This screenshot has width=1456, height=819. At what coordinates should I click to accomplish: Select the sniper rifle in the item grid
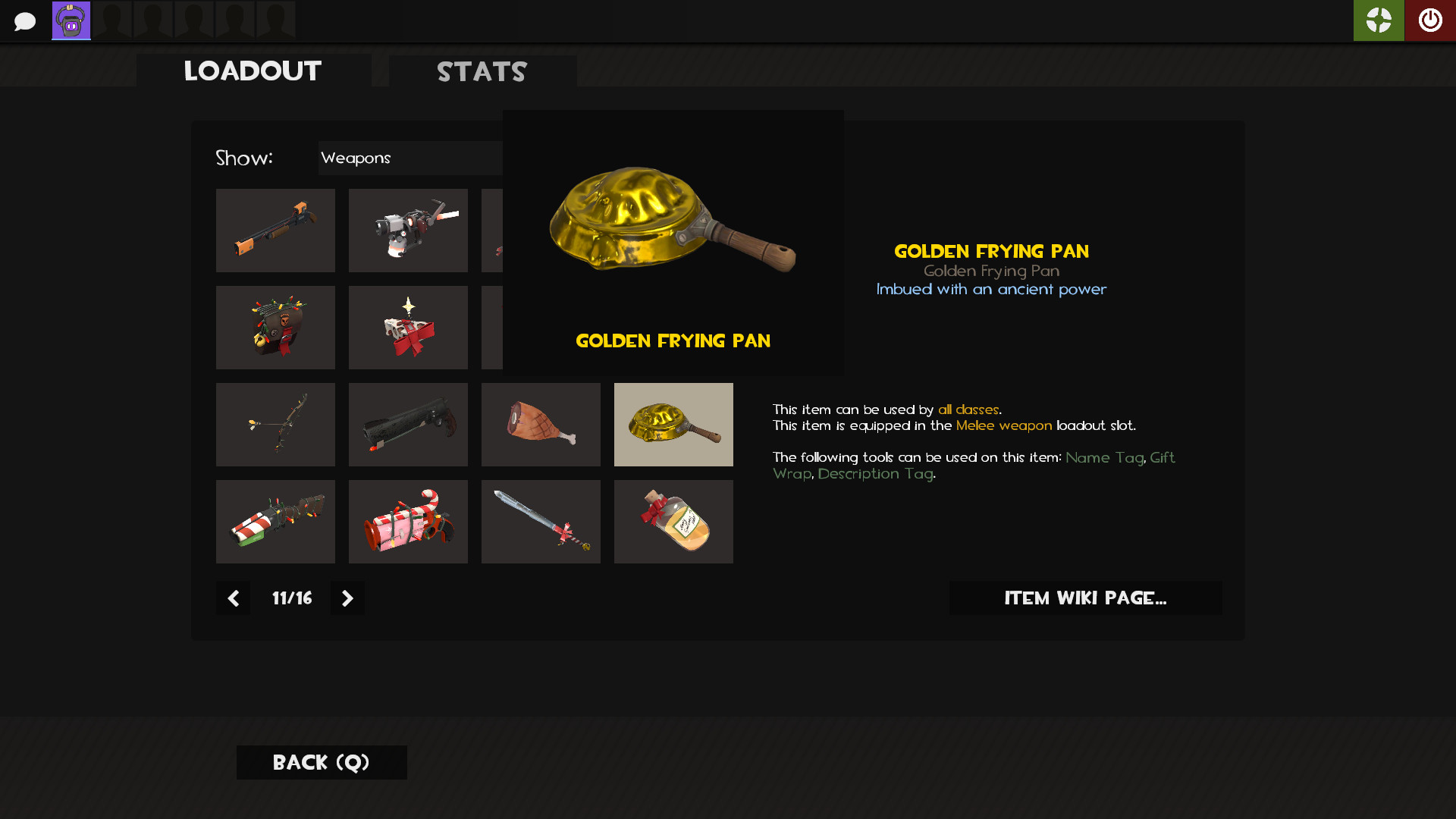click(275, 230)
